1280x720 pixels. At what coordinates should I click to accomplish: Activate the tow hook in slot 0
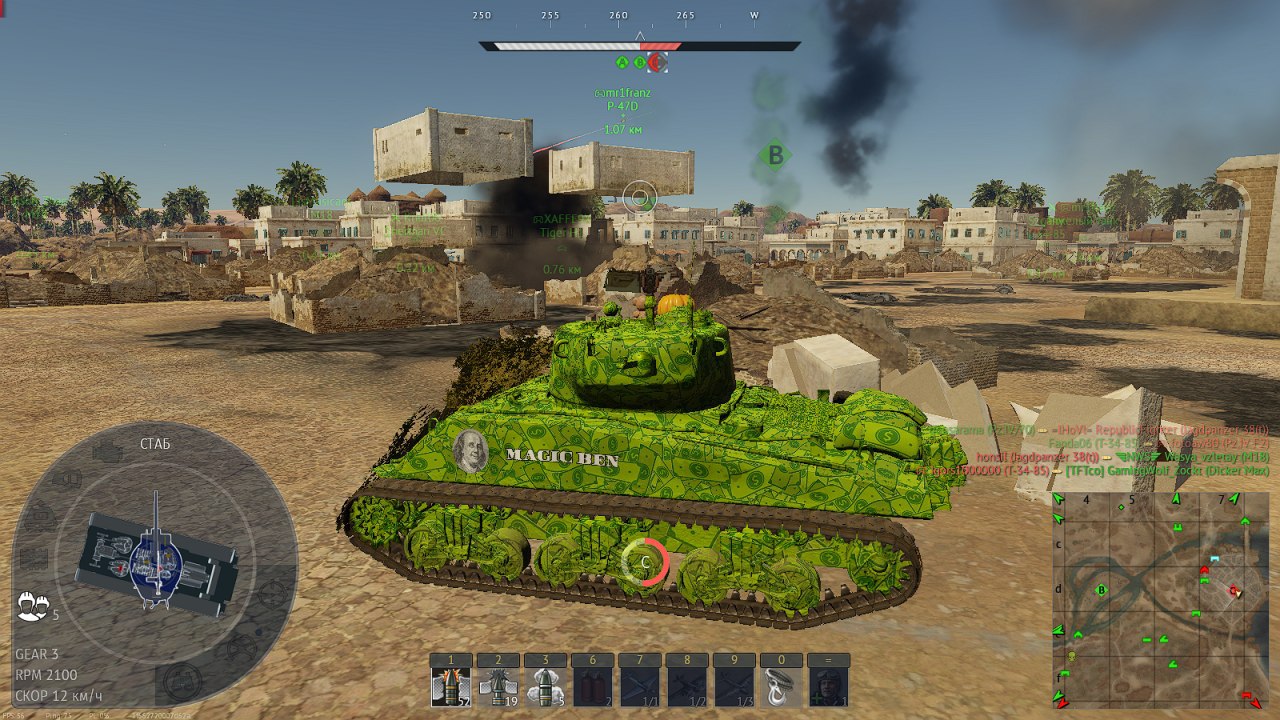pyautogui.click(x=779, y=687)
